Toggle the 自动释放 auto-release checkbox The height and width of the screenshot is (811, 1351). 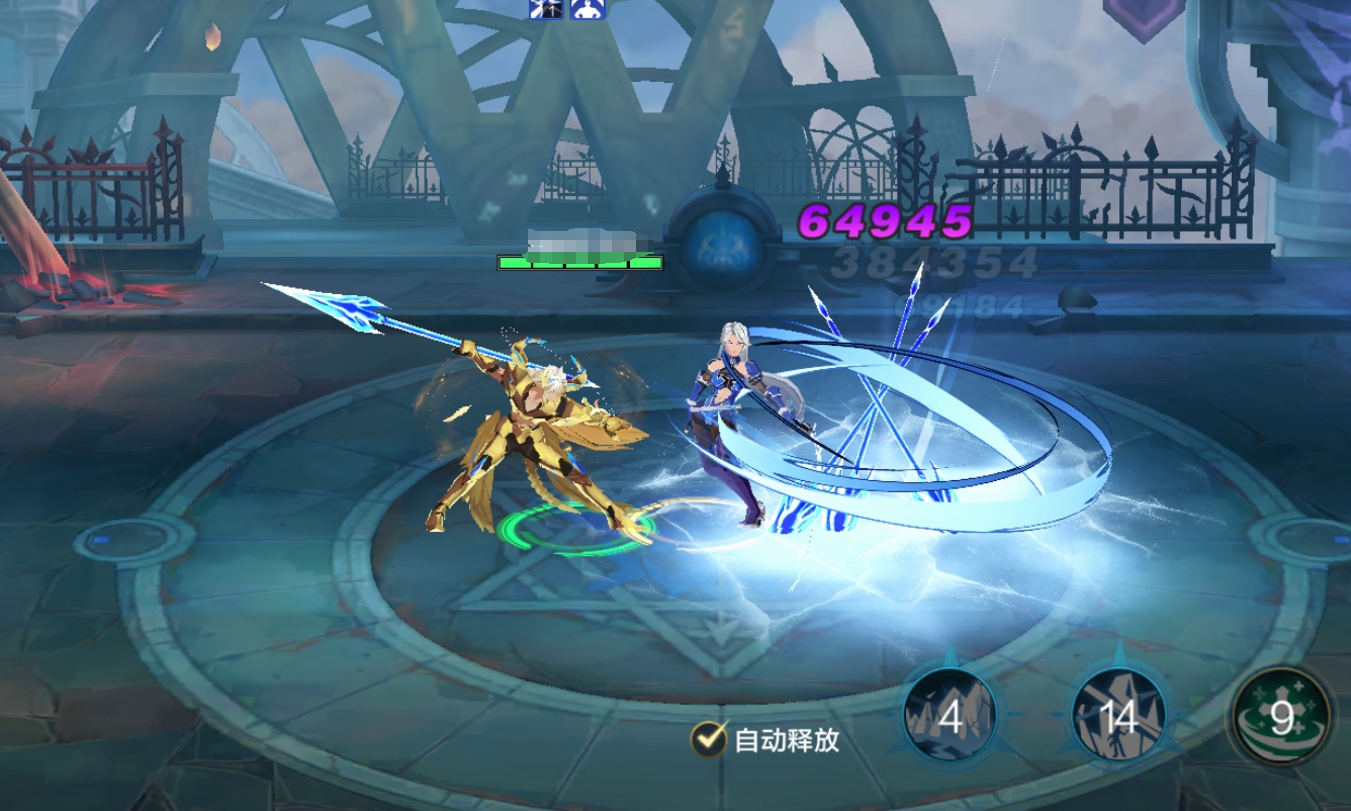click(709, 739)
